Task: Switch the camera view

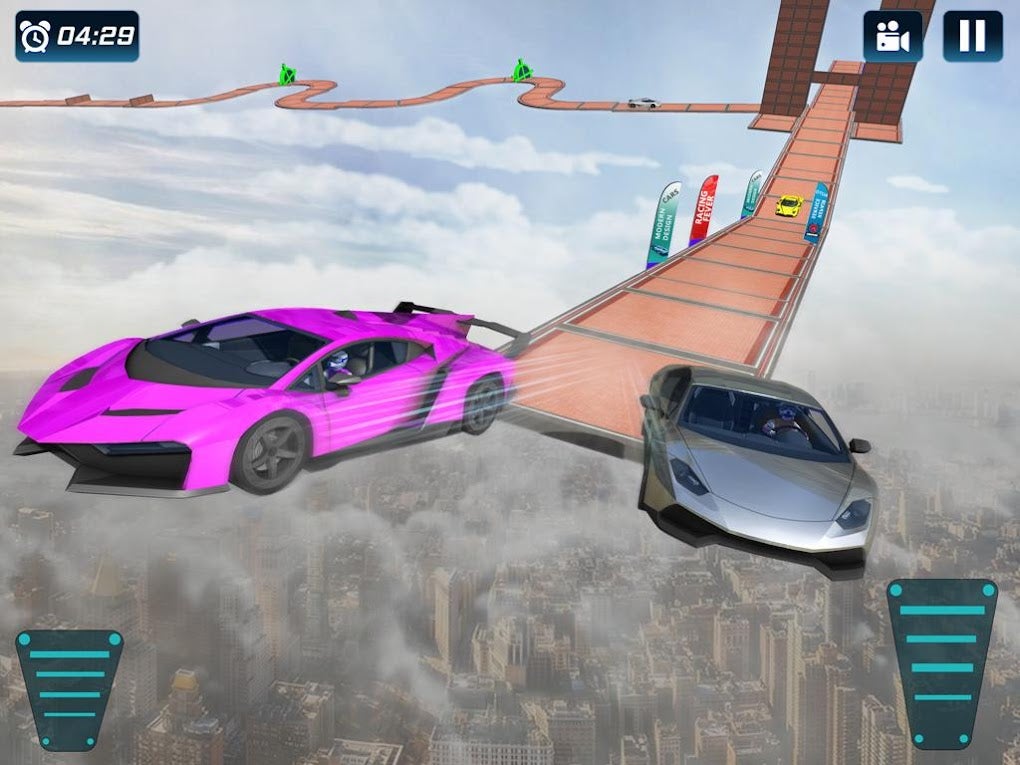Action: pos(893,37)
